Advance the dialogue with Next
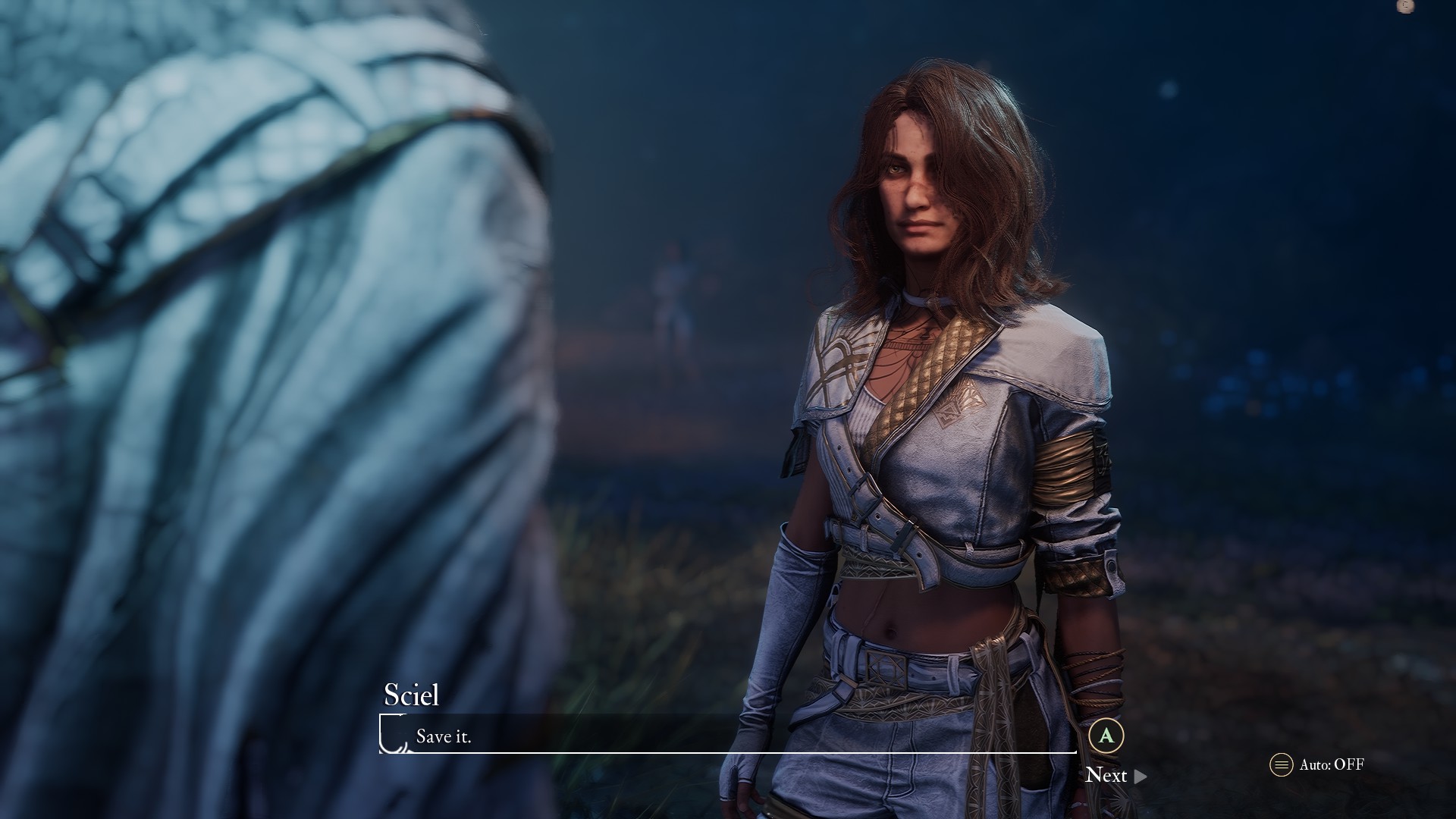The height and width of the screenshot is (819, 1456). (1115, 775)
